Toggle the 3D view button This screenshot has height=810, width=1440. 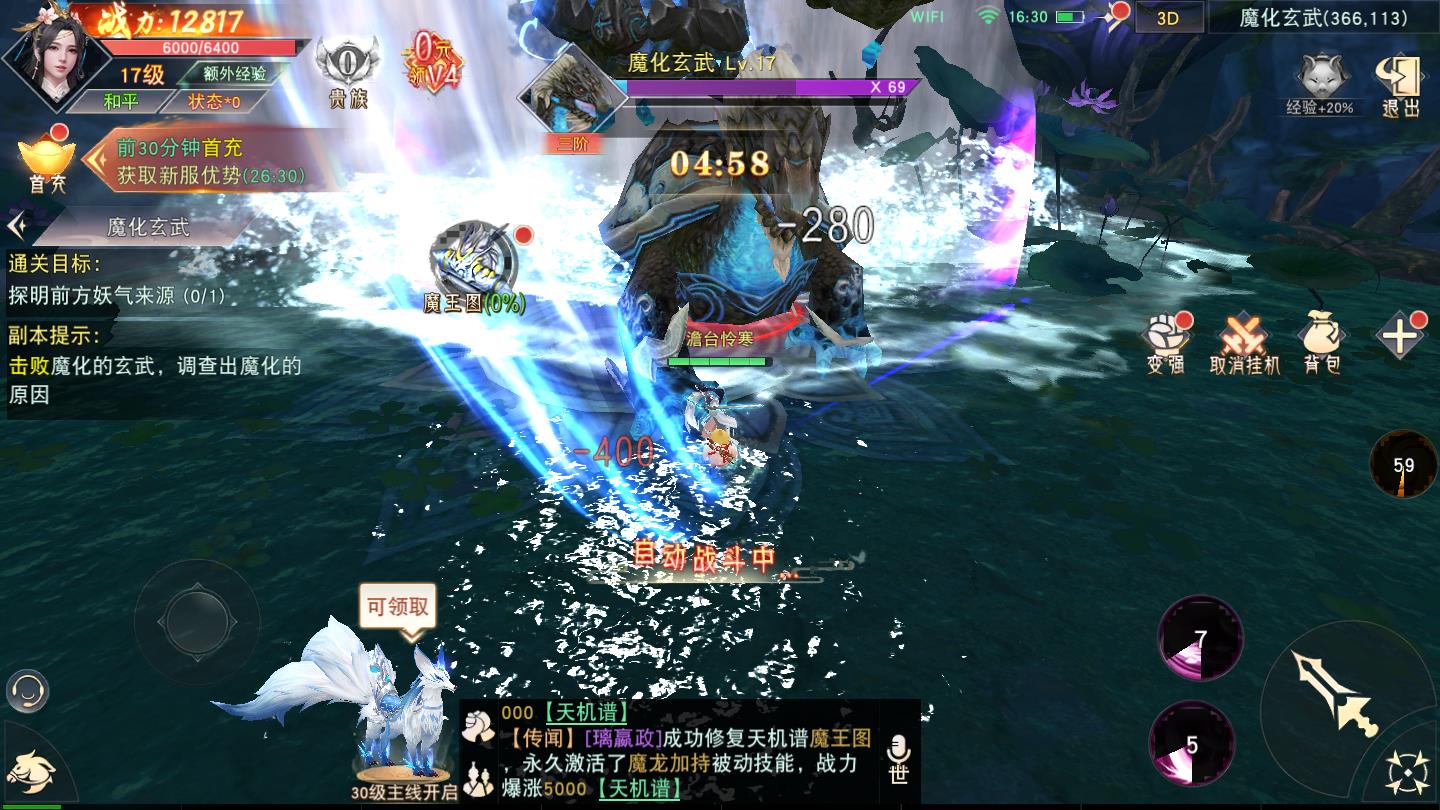(1167, 18)
